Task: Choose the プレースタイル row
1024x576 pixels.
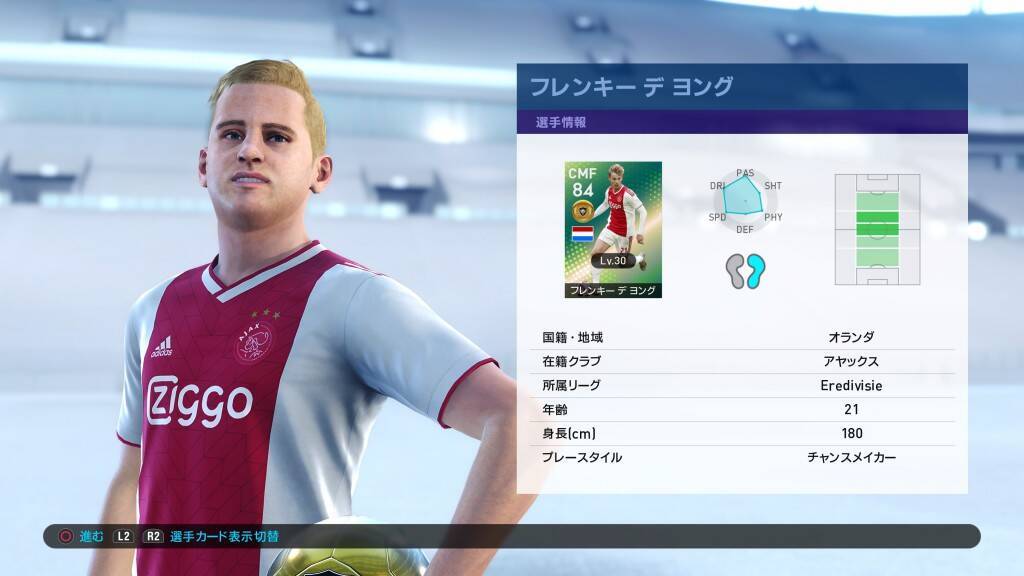Action: [x=741, y=457]
